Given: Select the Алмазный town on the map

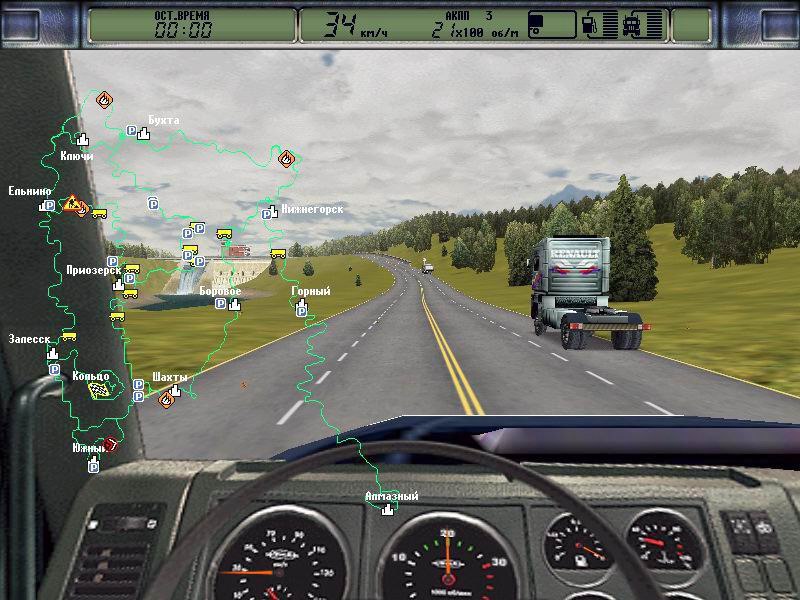Looking at the screenshot, I should tap(391, 497).
